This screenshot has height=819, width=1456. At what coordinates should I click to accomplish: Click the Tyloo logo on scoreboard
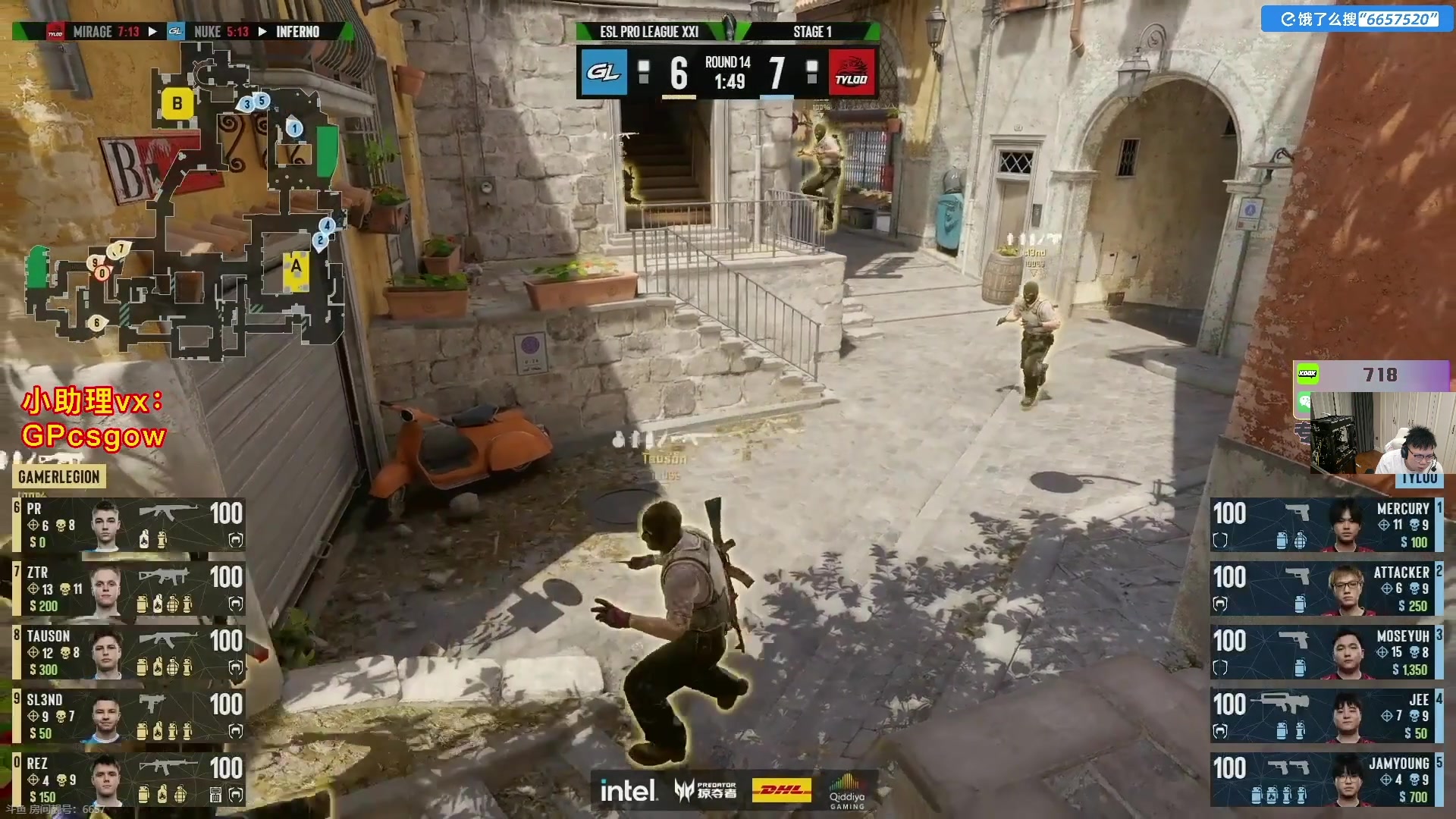coord(851,73)
